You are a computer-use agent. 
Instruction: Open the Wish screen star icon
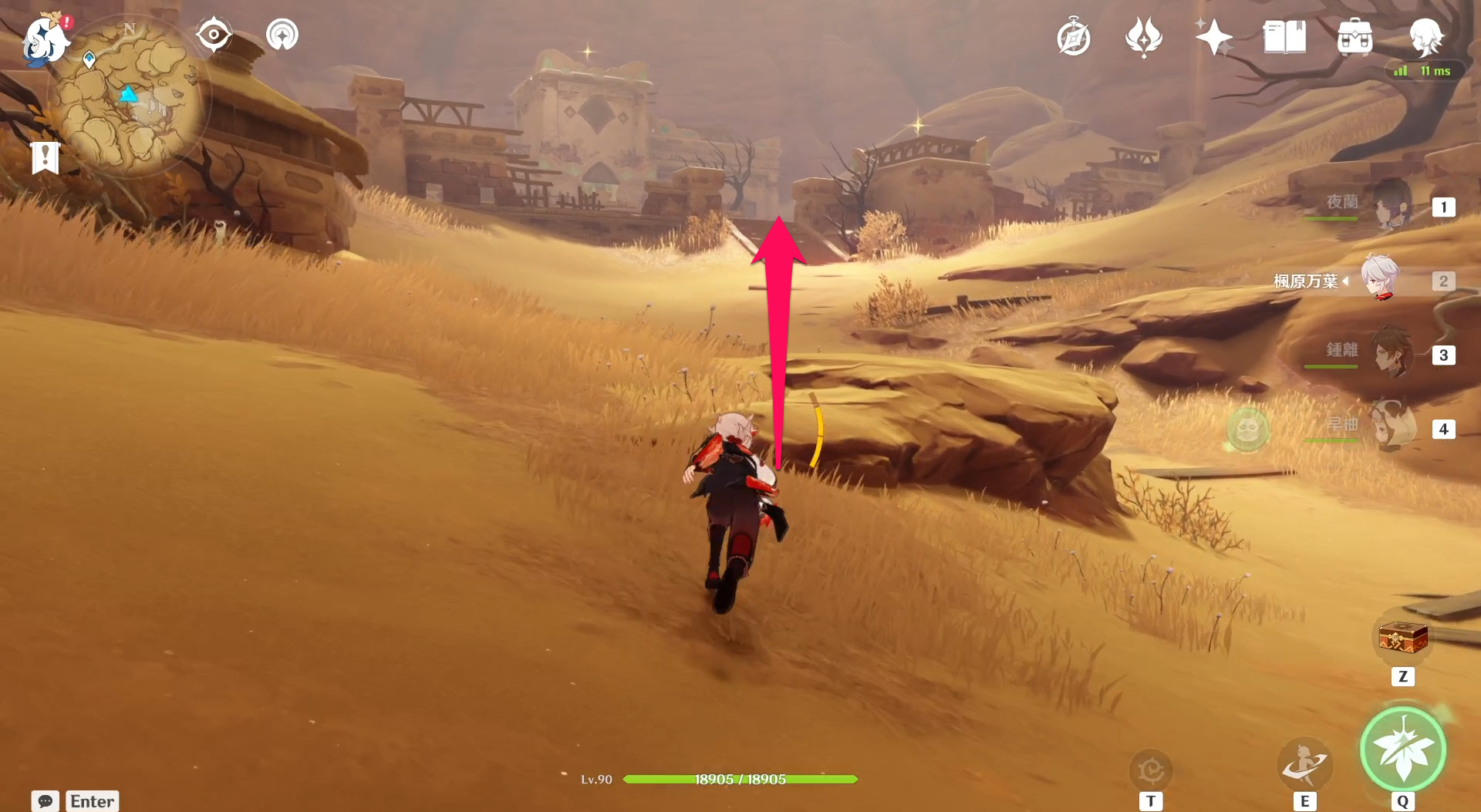click(x=1213, y=35)
